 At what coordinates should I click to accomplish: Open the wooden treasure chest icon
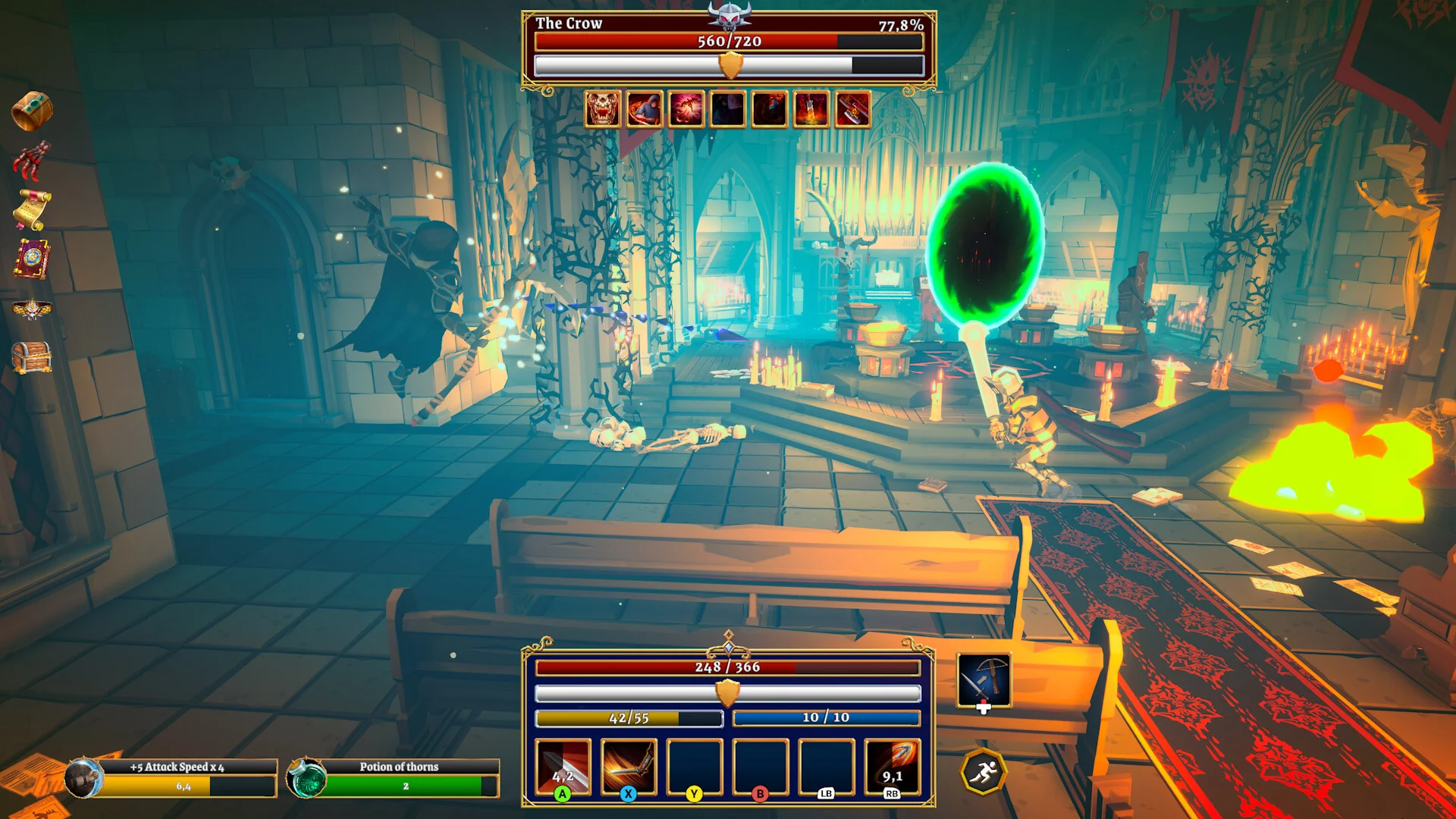[x=32, y=357]
